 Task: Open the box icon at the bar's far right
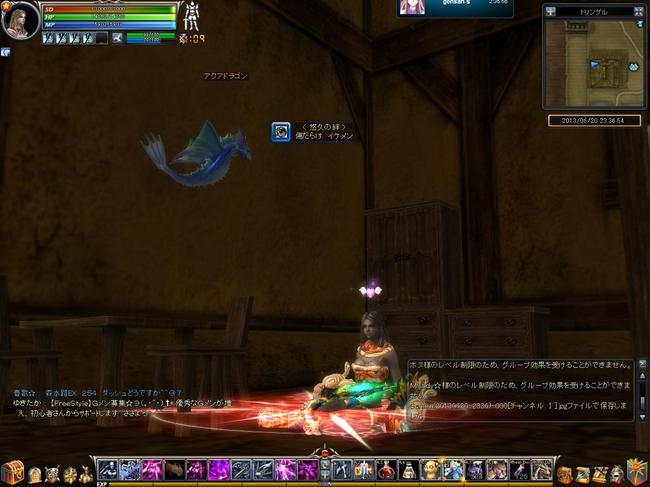click(636, 470)
